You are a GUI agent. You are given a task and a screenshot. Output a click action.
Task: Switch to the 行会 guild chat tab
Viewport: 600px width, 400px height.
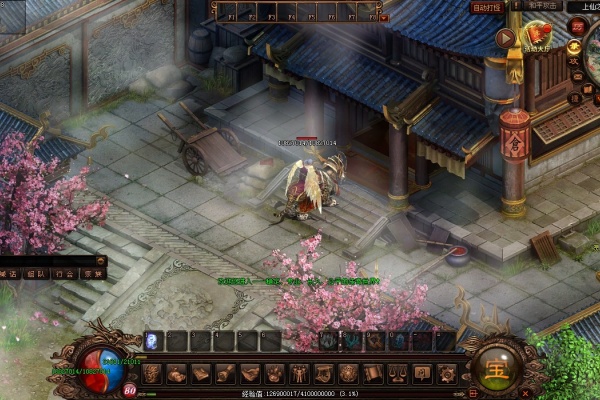click(65, 273)
